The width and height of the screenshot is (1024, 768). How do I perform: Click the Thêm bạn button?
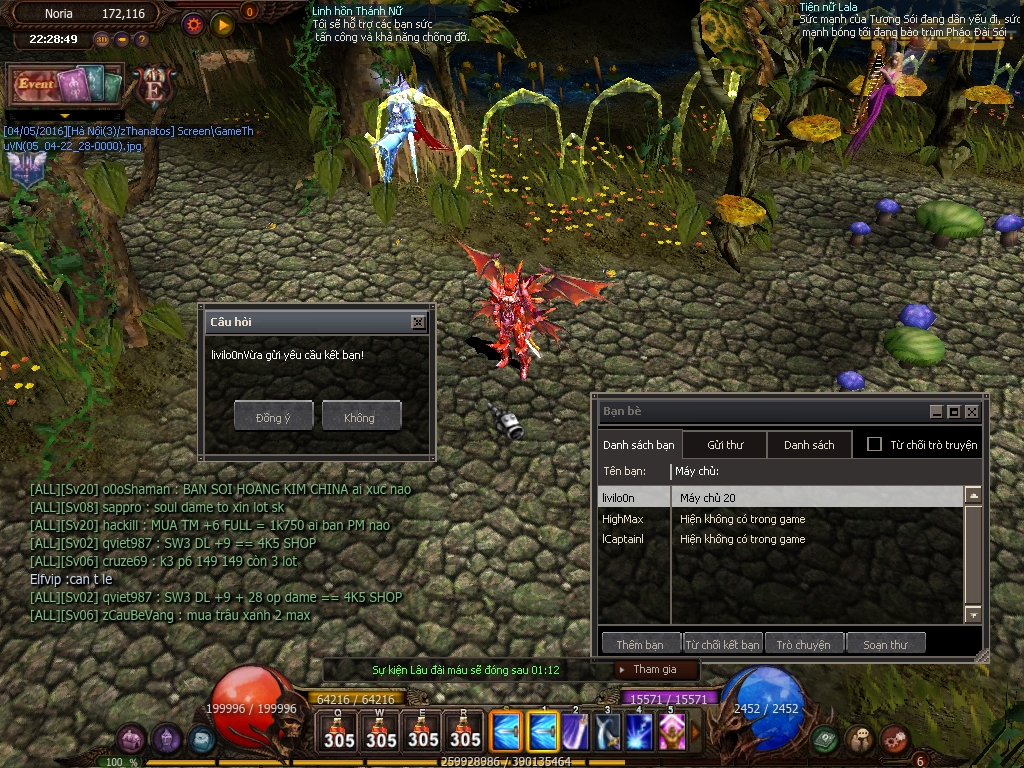point(640,644)
